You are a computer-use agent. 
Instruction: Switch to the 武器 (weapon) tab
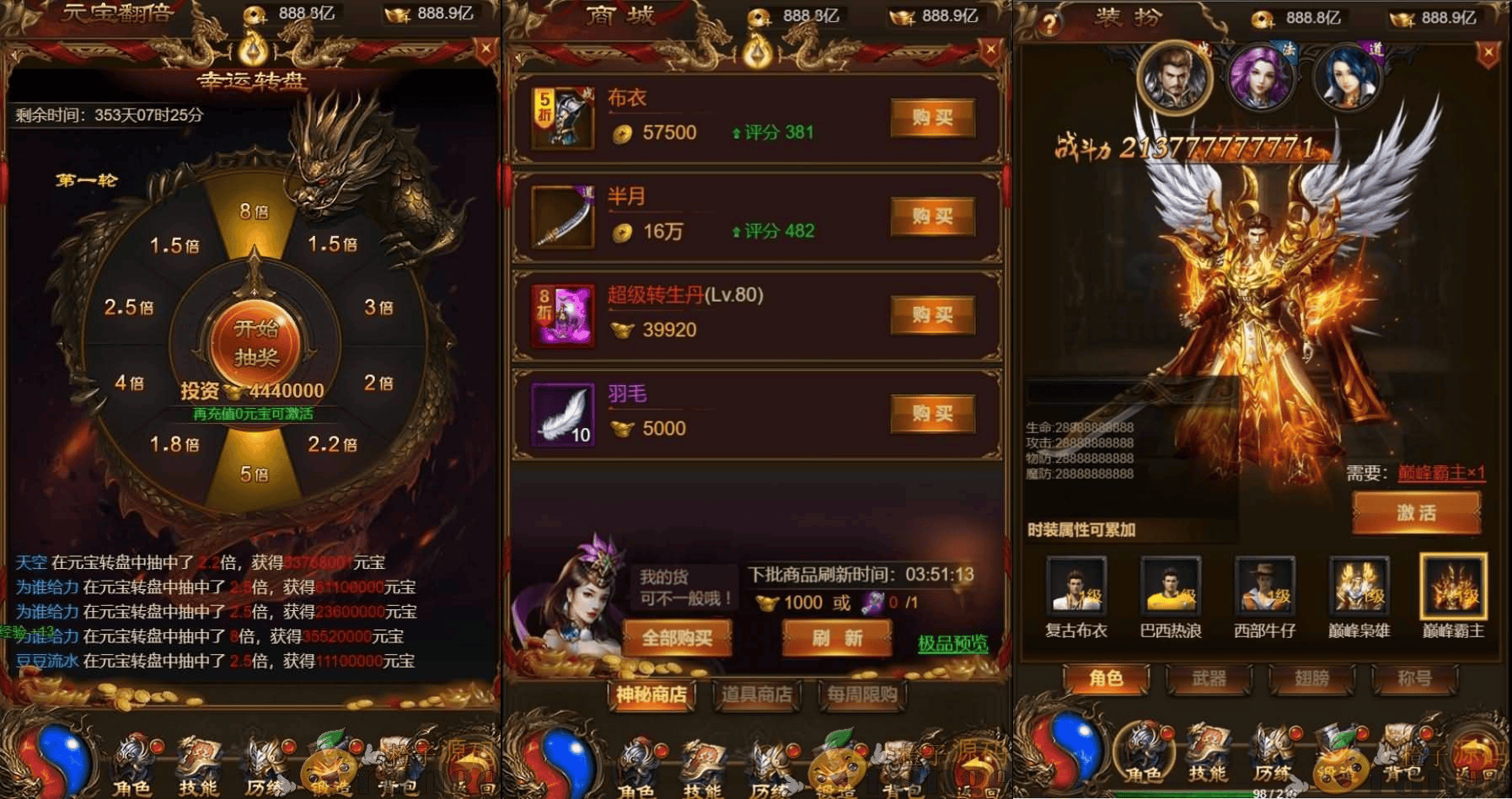coord(1209,679)
